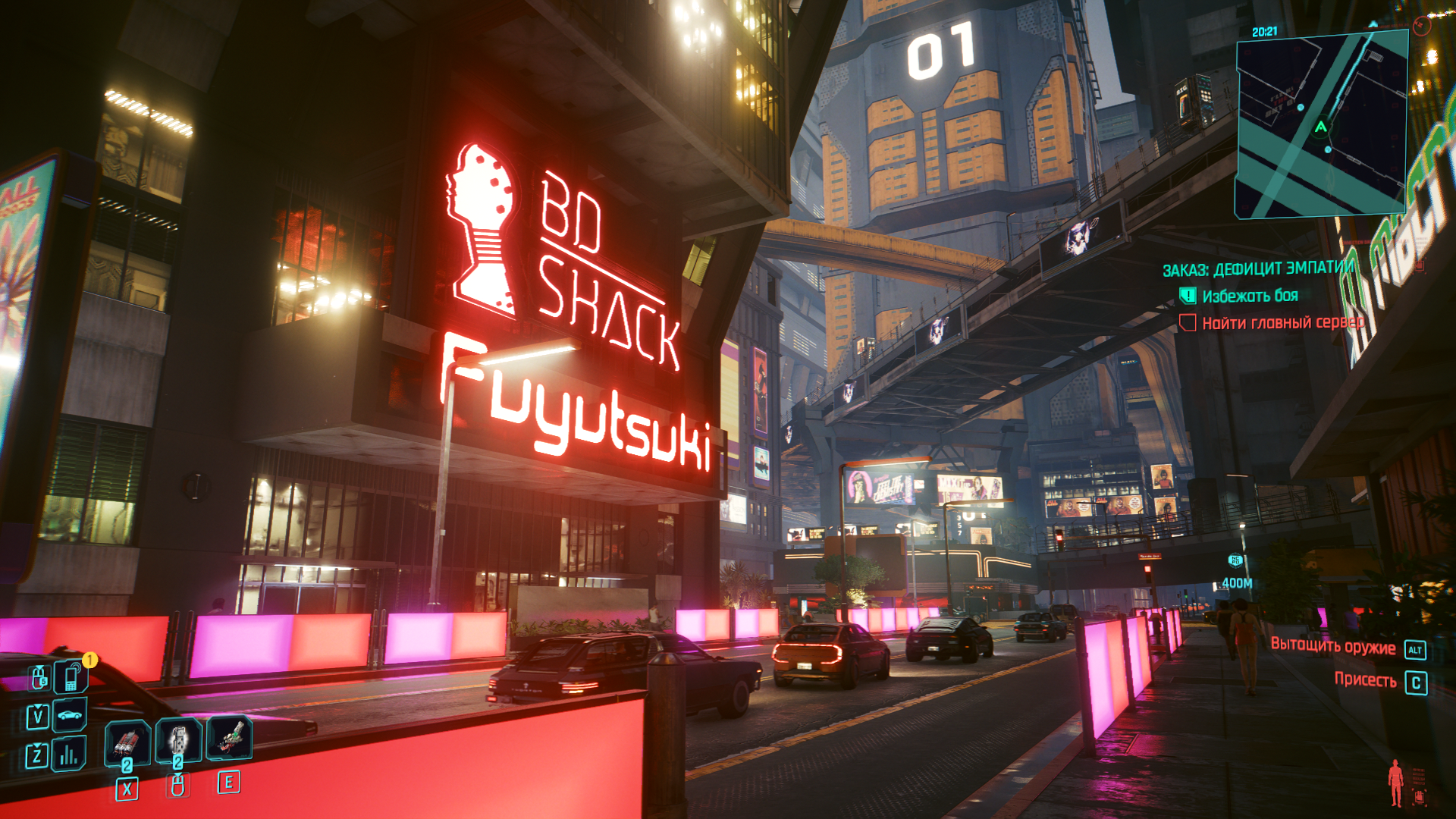
Task: Use the white inhaler consumable slot
Action: [x=178, y=739]
